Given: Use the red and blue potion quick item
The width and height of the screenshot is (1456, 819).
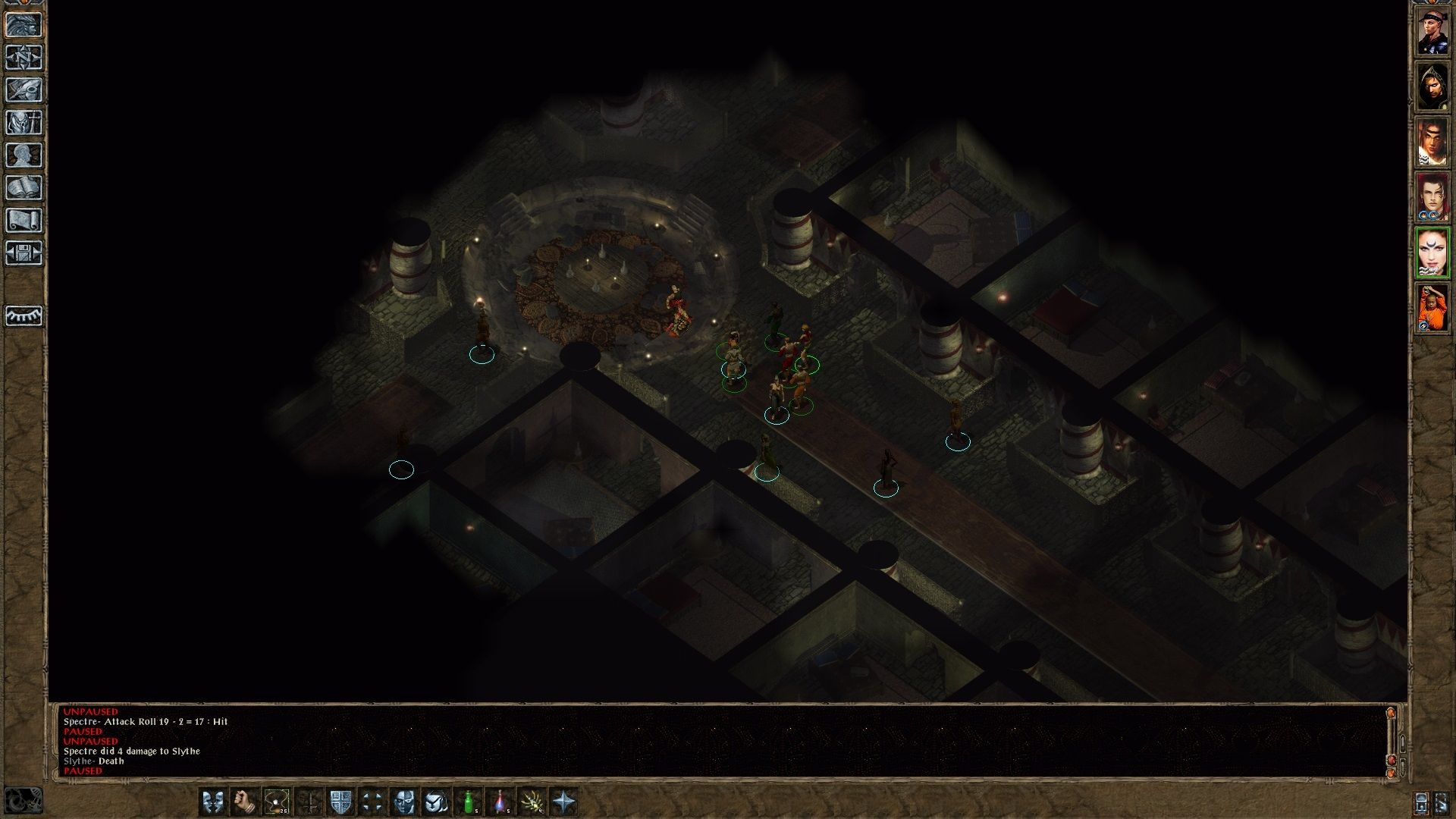Looking at the screenshot, I should click(500, 802).
